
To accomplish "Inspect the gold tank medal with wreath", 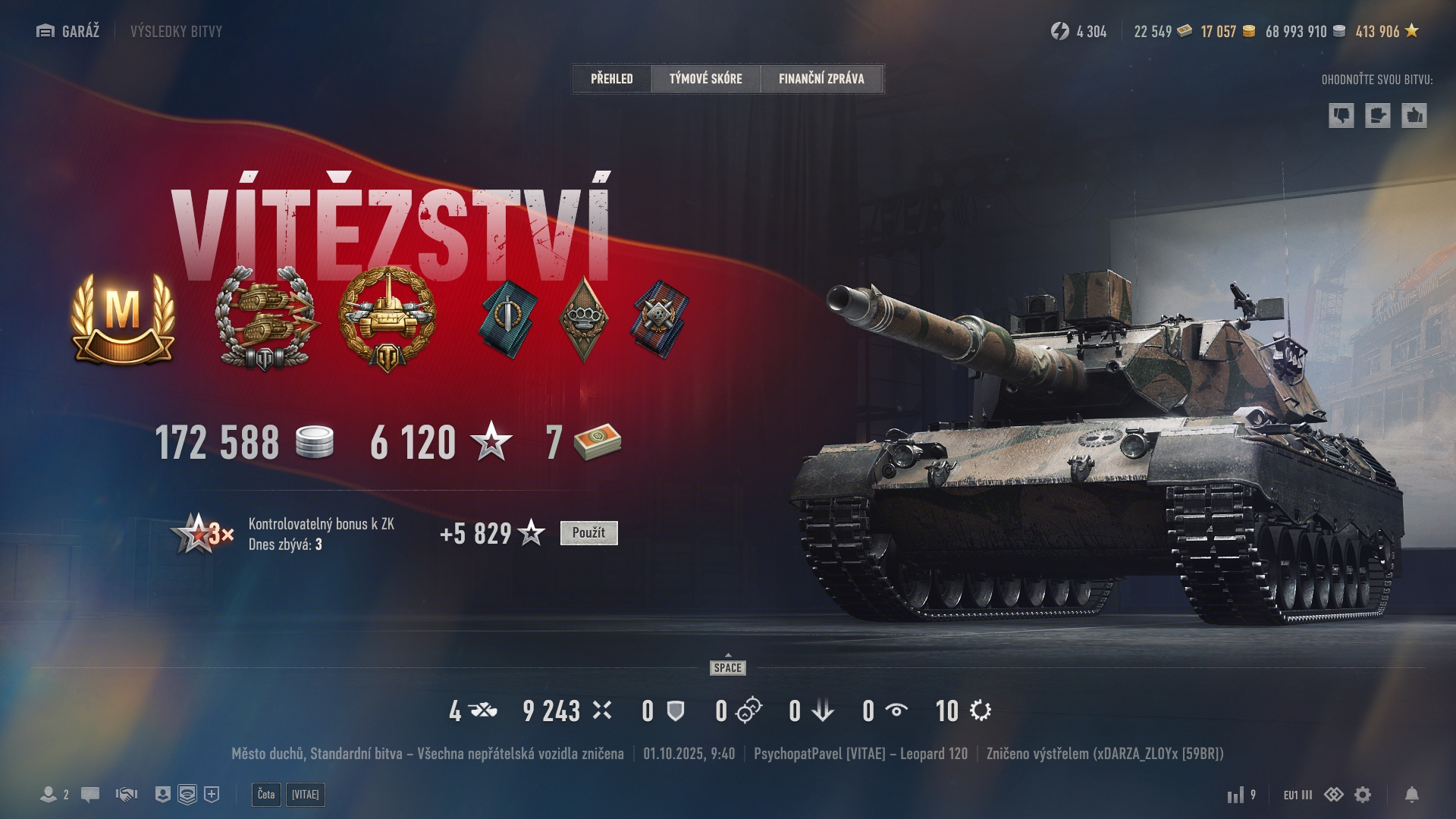I will (x=388, y=319).
